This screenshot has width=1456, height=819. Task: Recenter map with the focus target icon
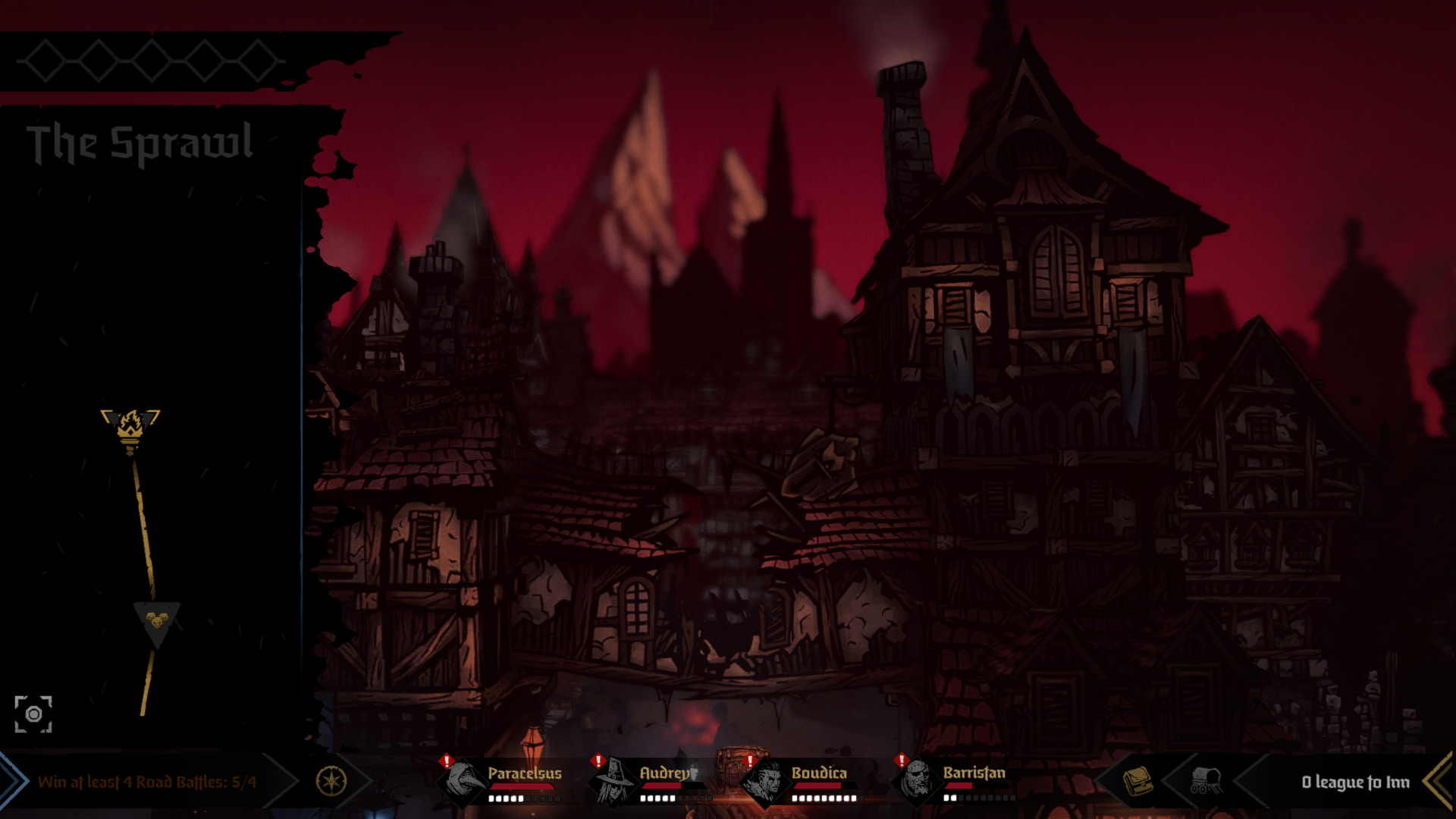pos(33,714)
